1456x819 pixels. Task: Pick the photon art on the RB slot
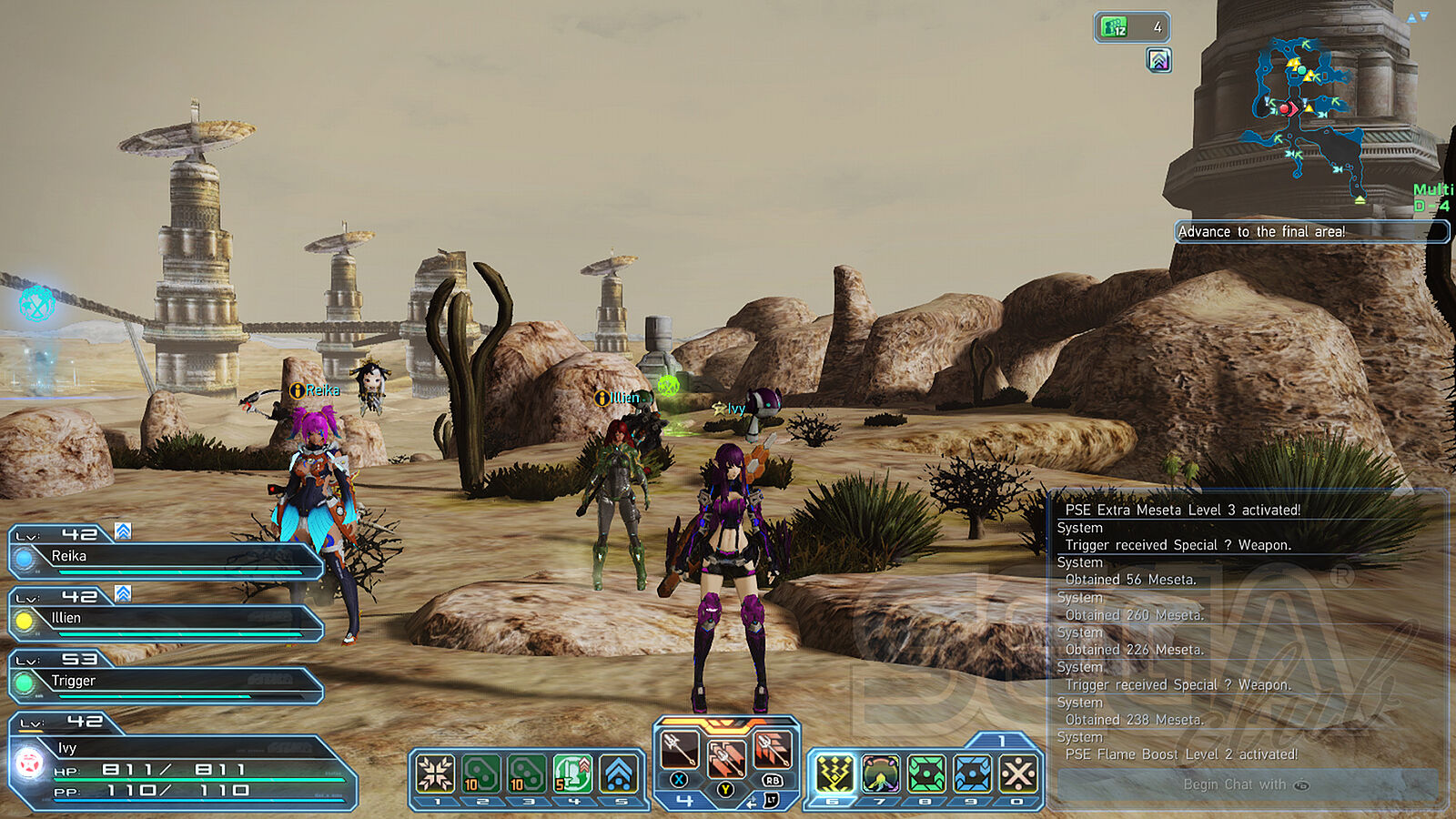click(x=772, y=750)
